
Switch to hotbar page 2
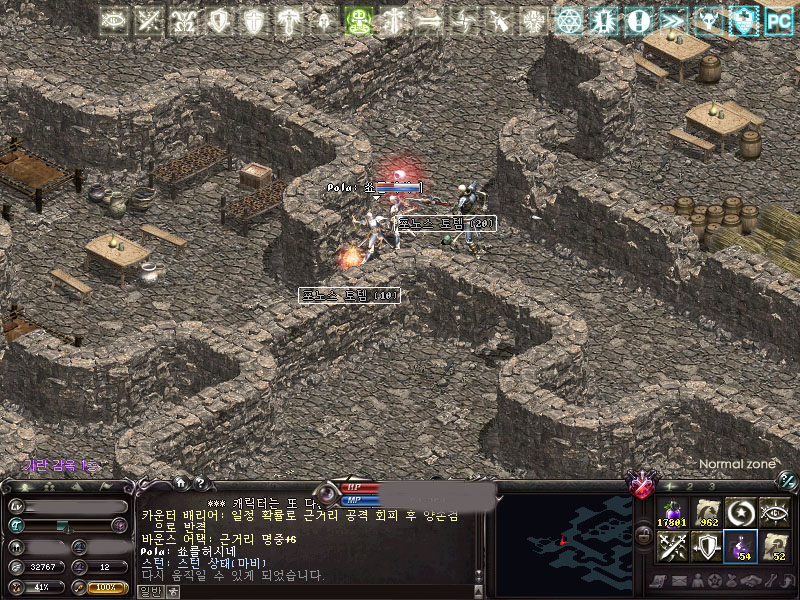tap(688, 486)
